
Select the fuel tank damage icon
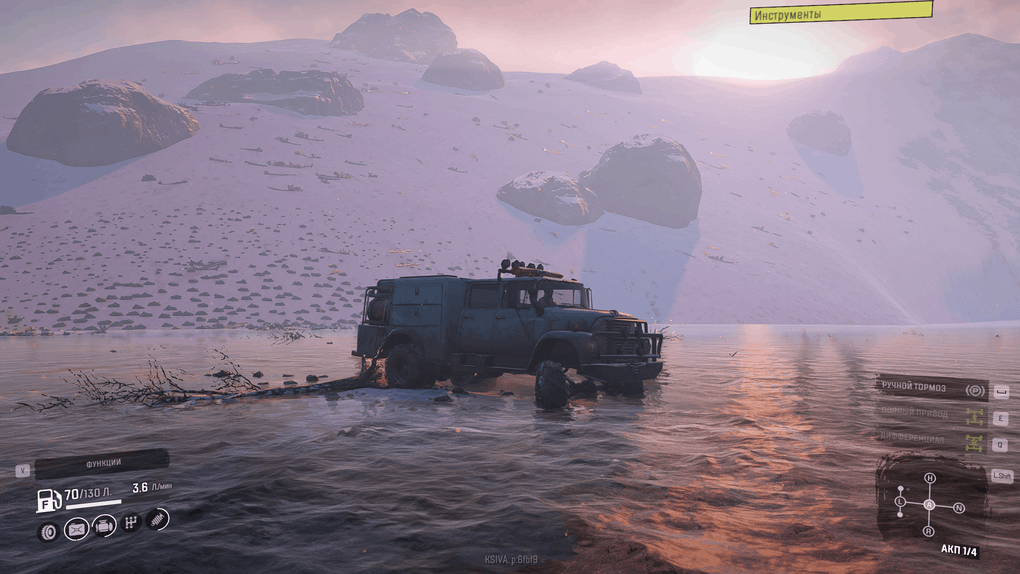(x=76, y=529)
